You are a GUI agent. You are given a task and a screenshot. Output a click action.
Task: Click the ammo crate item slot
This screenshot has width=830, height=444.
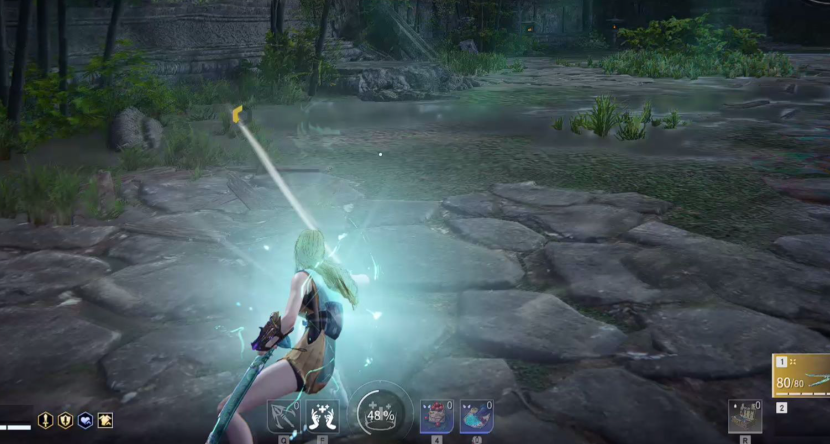coord(743,416)
